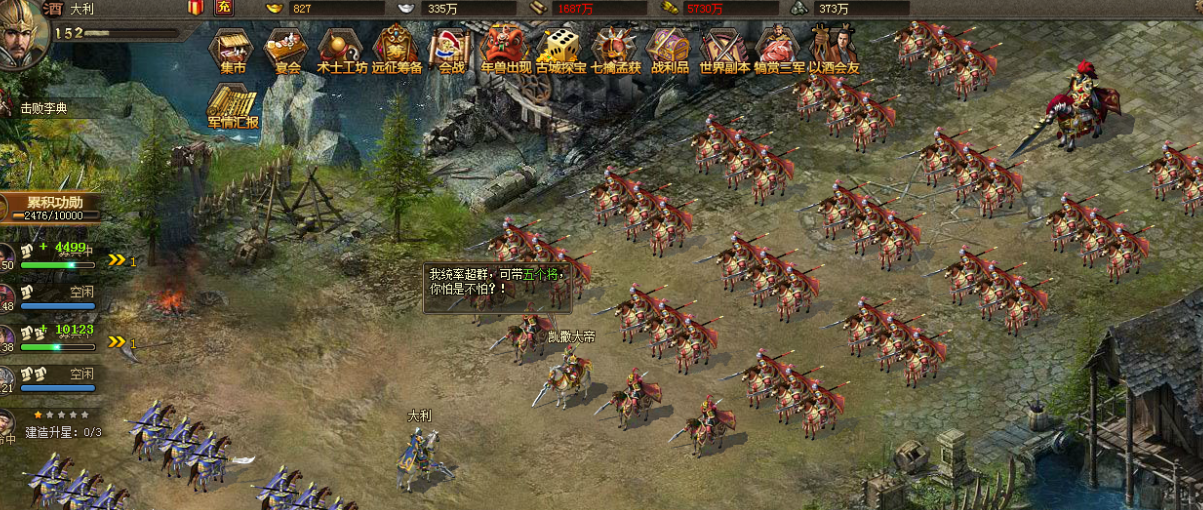
Task: Select the general row showing +10123
Action: click(x=58, y=337)
